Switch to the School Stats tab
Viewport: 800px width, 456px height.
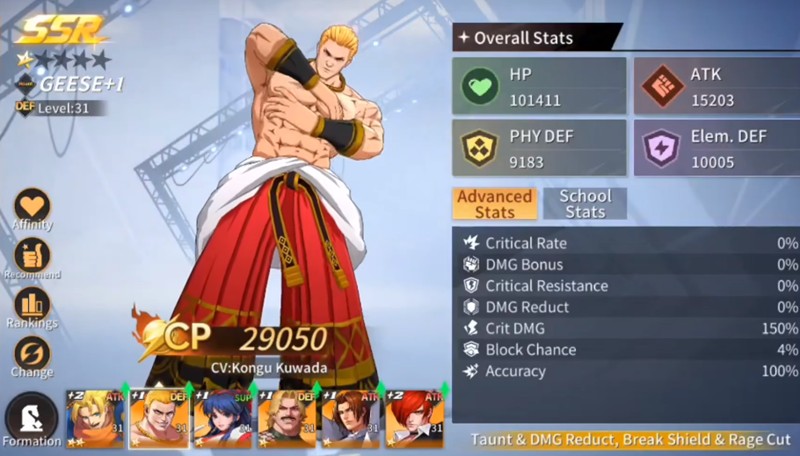[585, 203]
